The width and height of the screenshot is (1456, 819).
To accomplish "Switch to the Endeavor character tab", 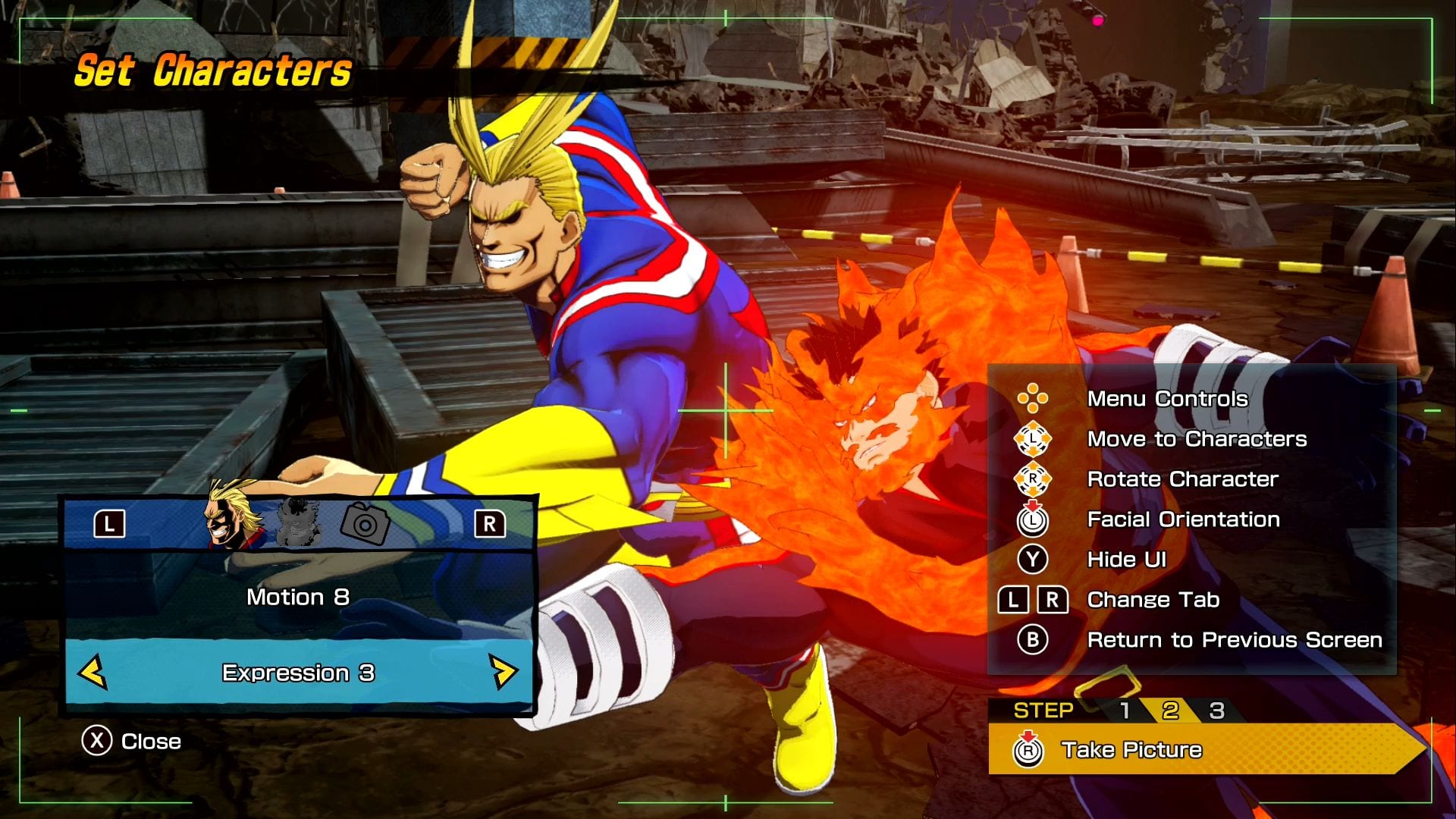I will click(298, 522).
